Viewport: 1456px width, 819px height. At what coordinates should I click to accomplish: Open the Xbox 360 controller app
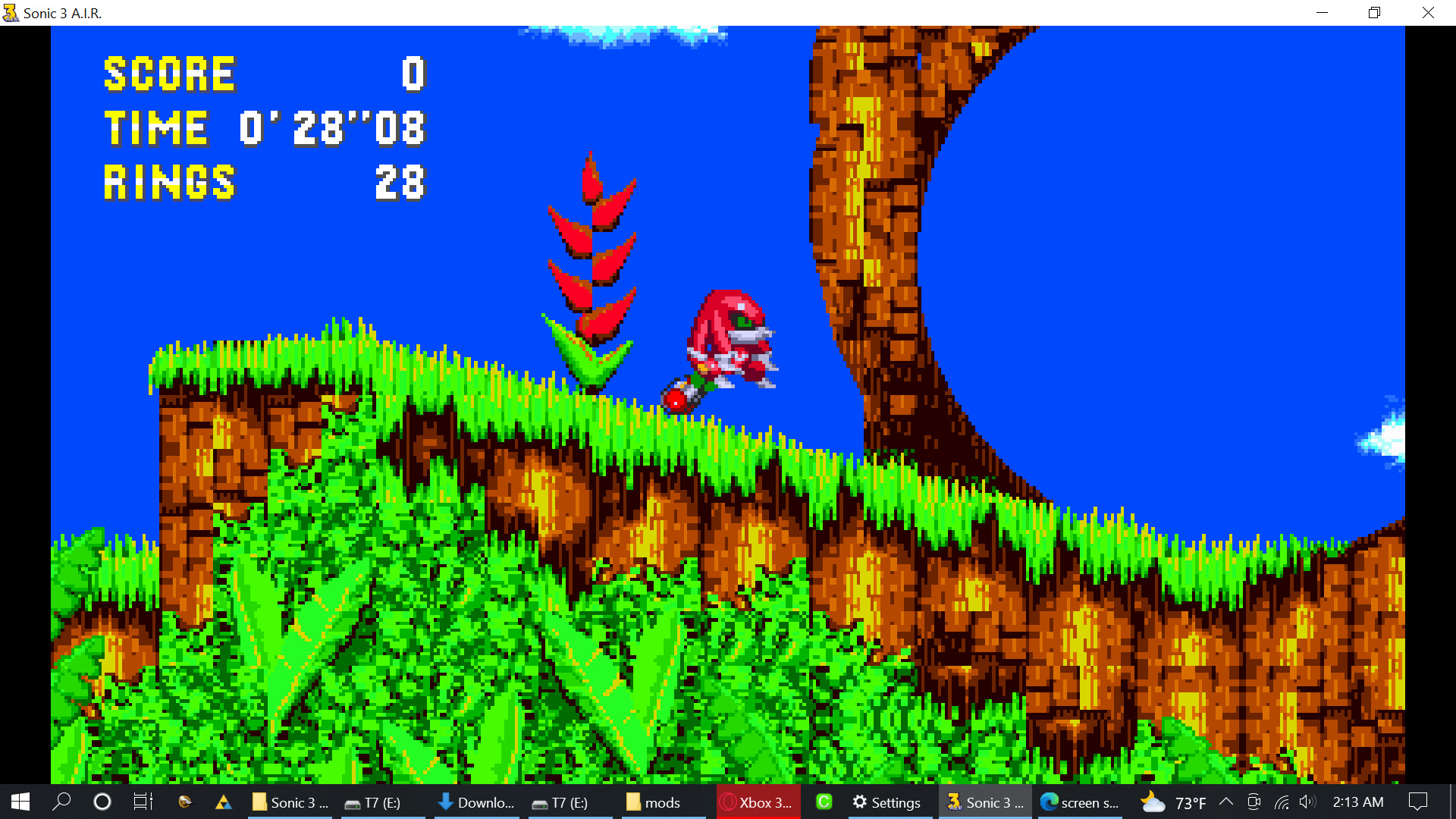click(x=758, y=802)
